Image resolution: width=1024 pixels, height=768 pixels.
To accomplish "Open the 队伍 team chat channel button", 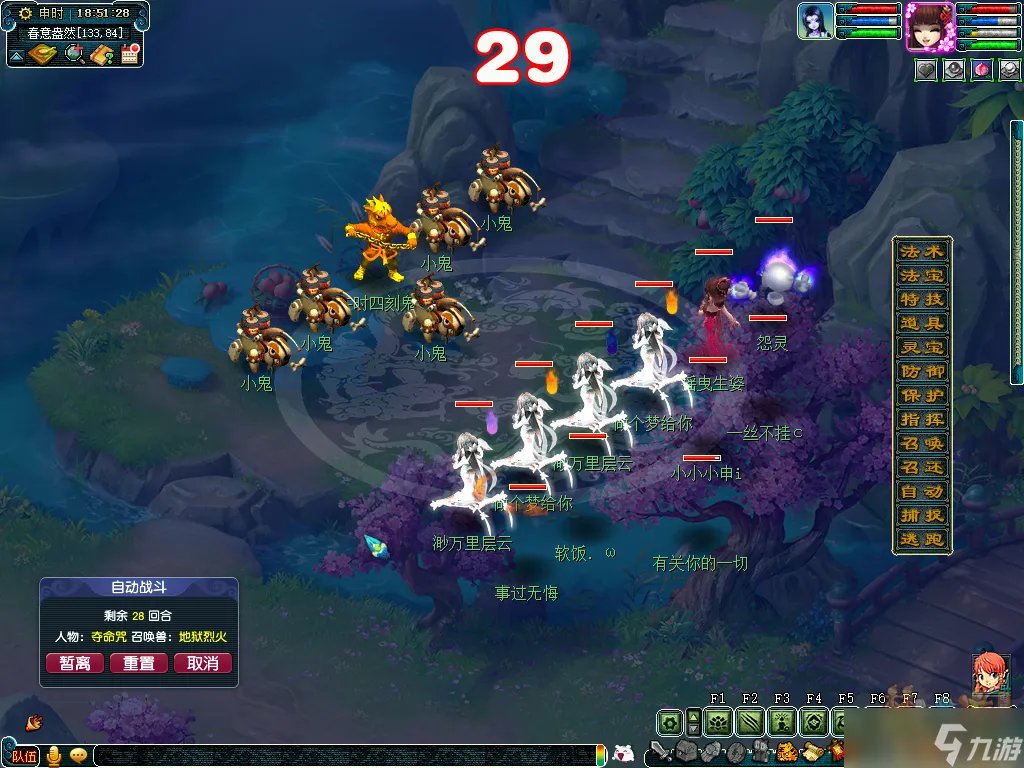I will click(x=23, y=755).
